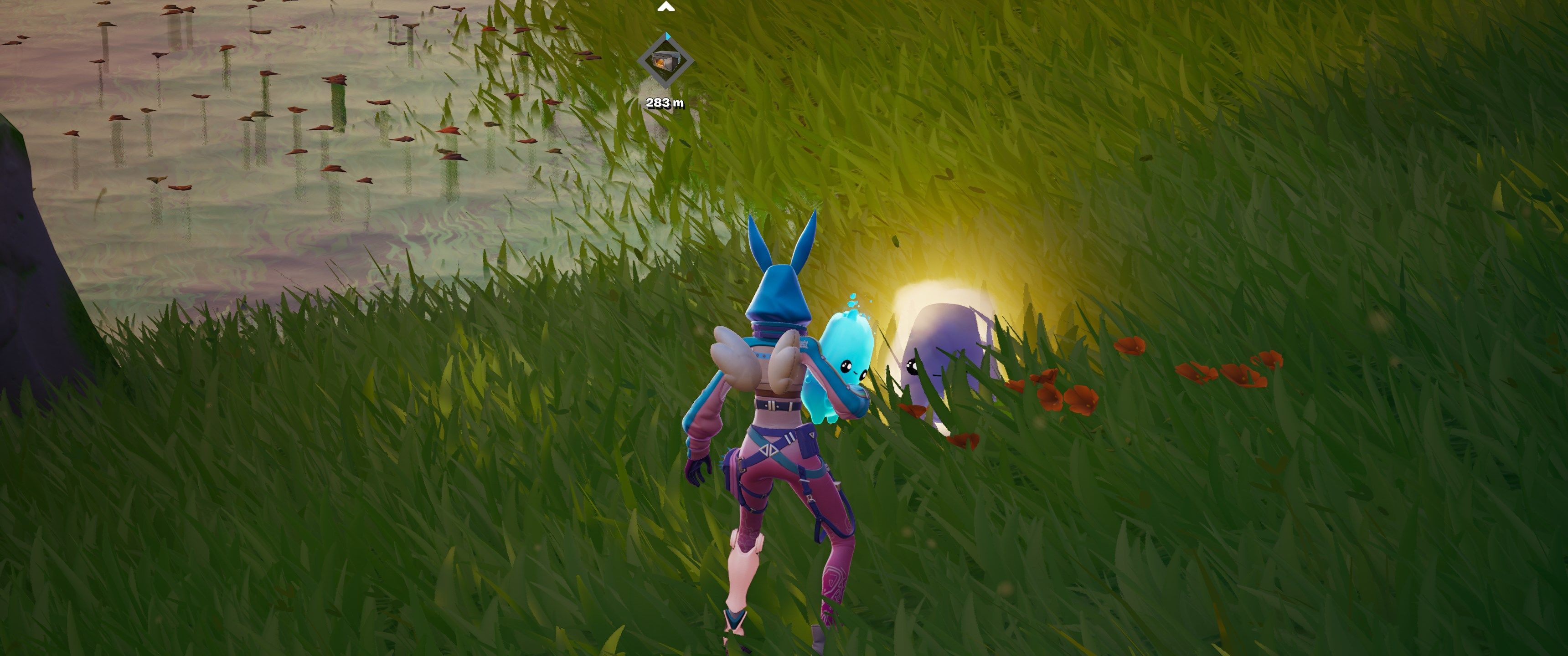The height and width of the screenshot is (656, 1568).
Task: Click the white directional arrow indicator
Action: tap(666, 8)
